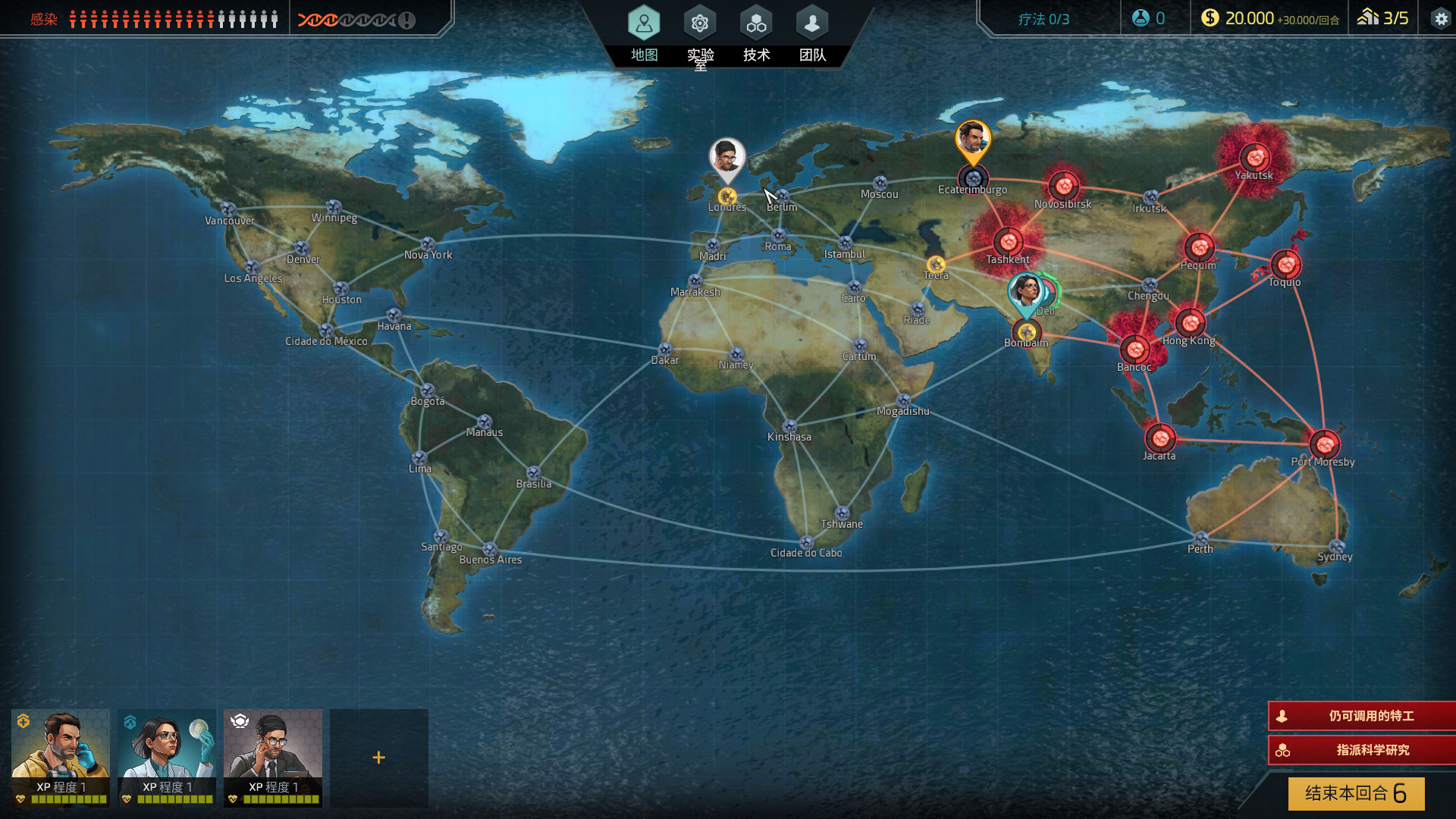This screenshot has width=1456, height=819.
Task: Choose the Sydney city node
Action: tap(1336, 546)
